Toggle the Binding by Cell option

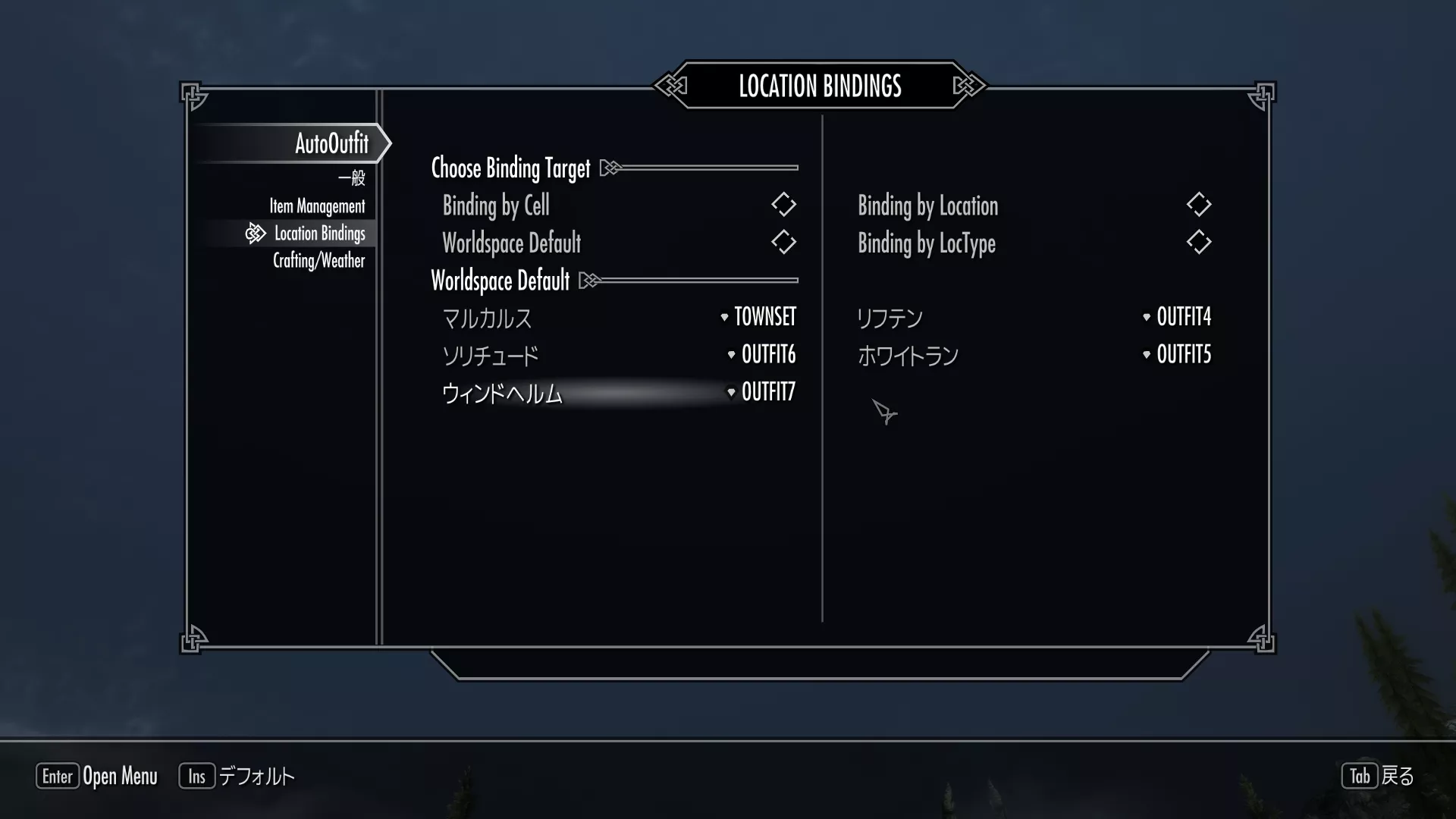(x=783, y=205)
